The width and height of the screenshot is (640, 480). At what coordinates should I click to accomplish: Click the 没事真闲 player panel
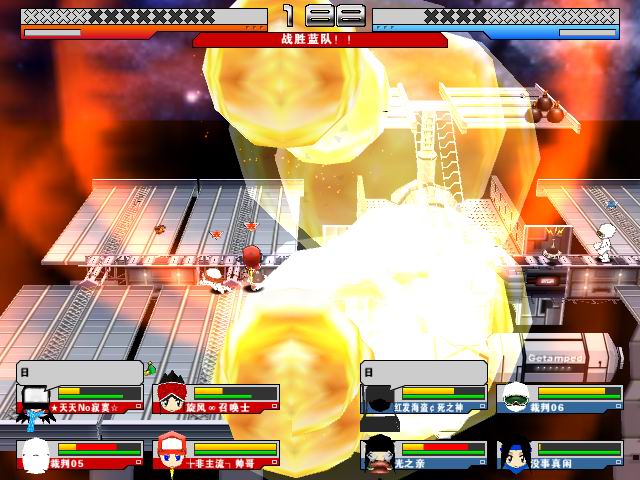(562, 453)
